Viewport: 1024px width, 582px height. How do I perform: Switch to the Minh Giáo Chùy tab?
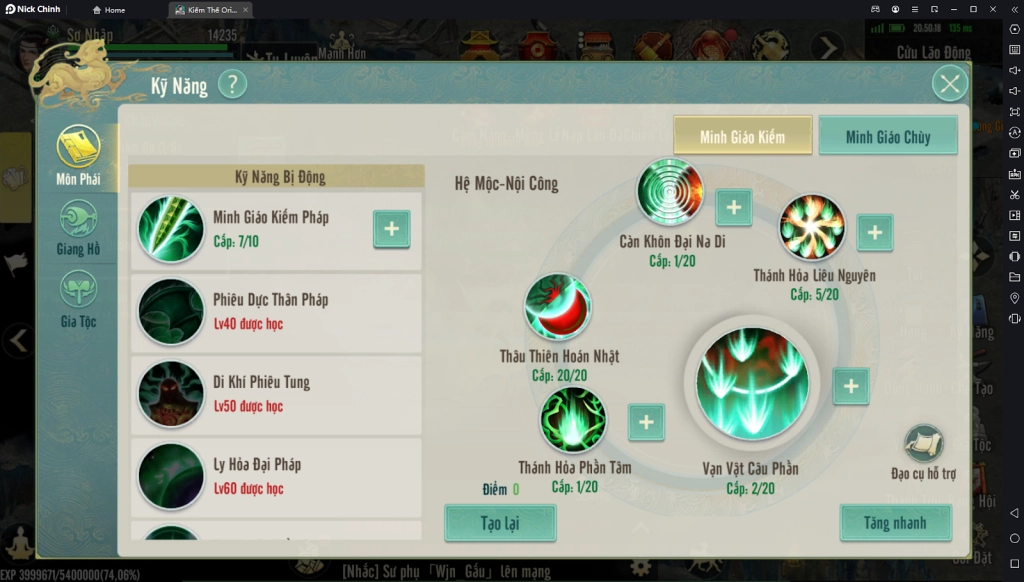[888, 137]
